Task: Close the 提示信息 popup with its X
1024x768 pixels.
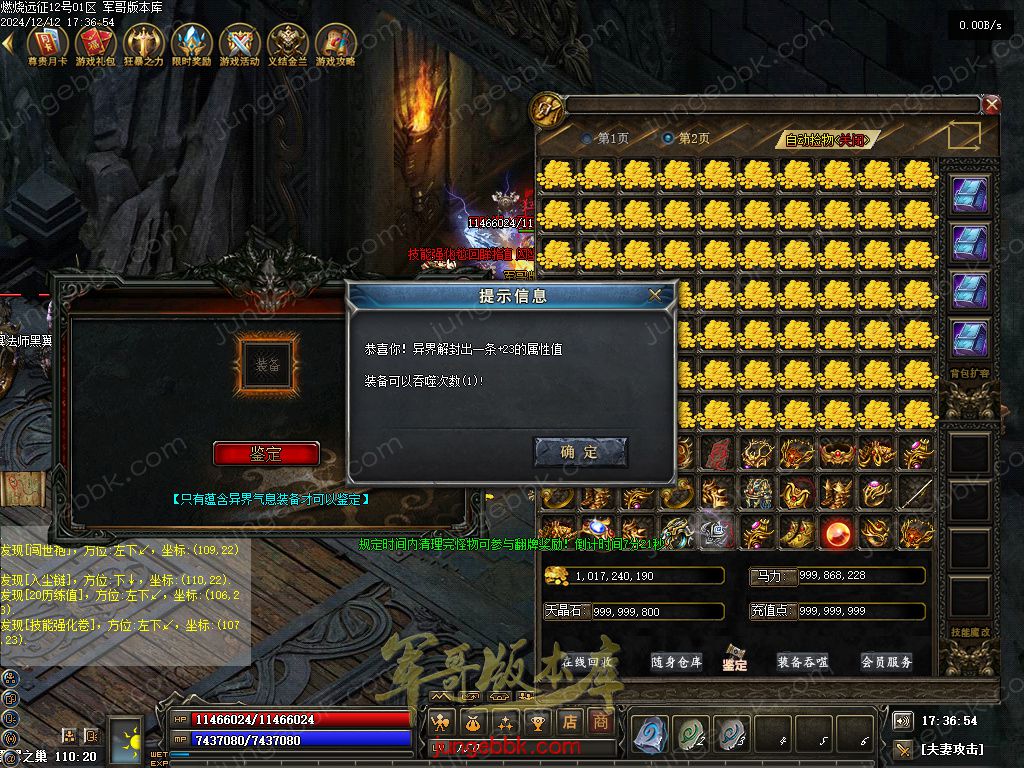Action: [655, 295]
